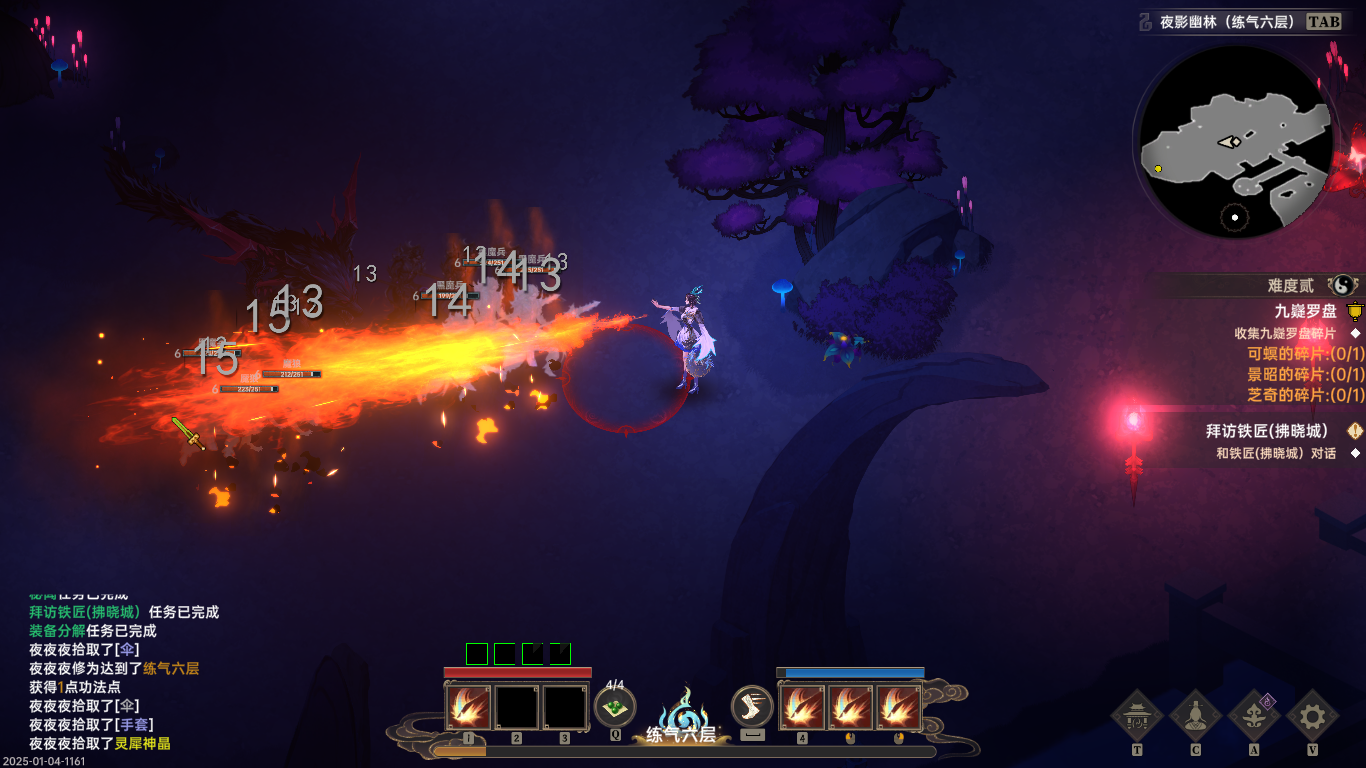Open the temple gate menu icon
This screenshot has height=768, width=1366.
[x=1137, y=716]
